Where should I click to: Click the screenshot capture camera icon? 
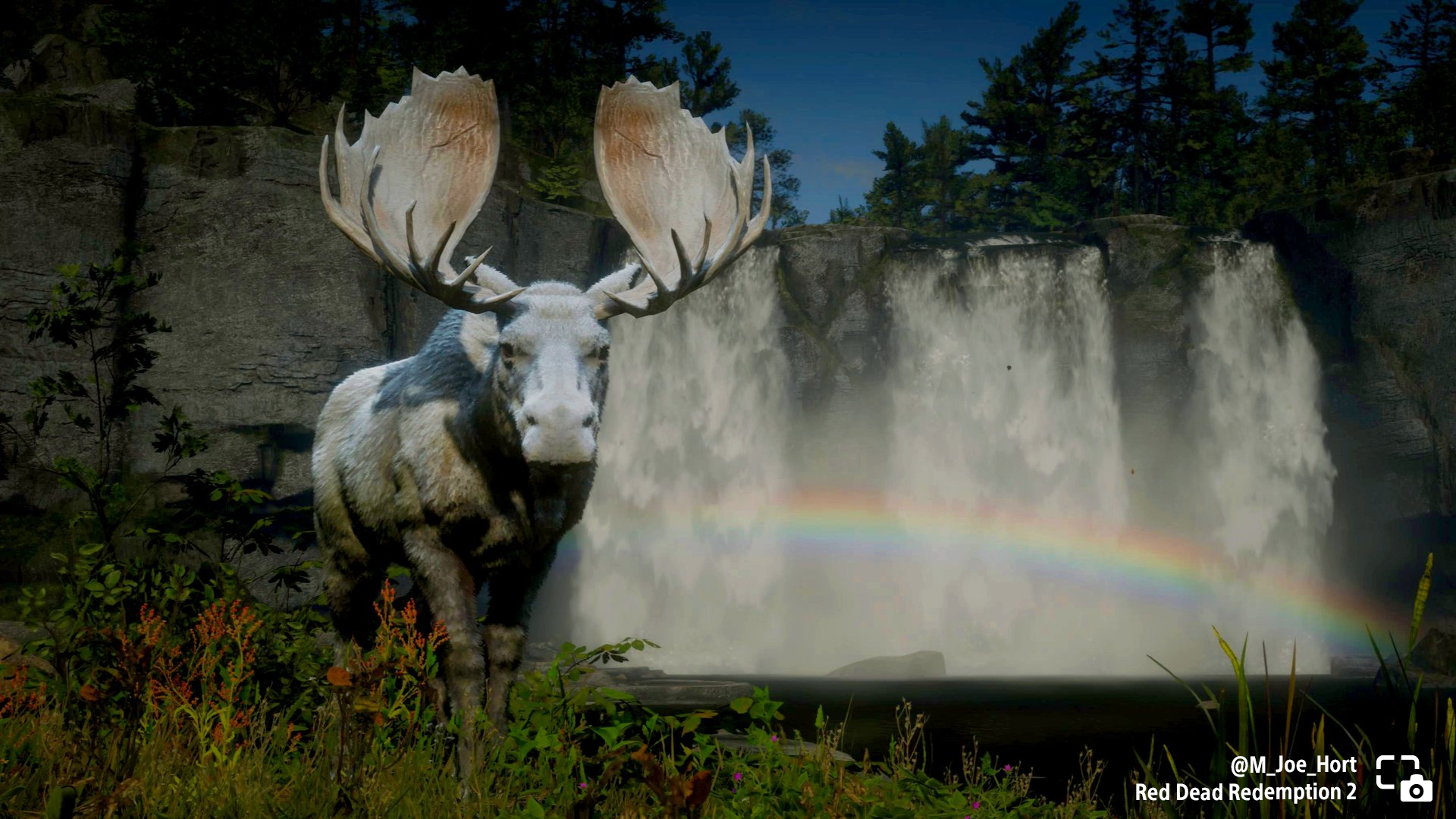point(1404,778)
